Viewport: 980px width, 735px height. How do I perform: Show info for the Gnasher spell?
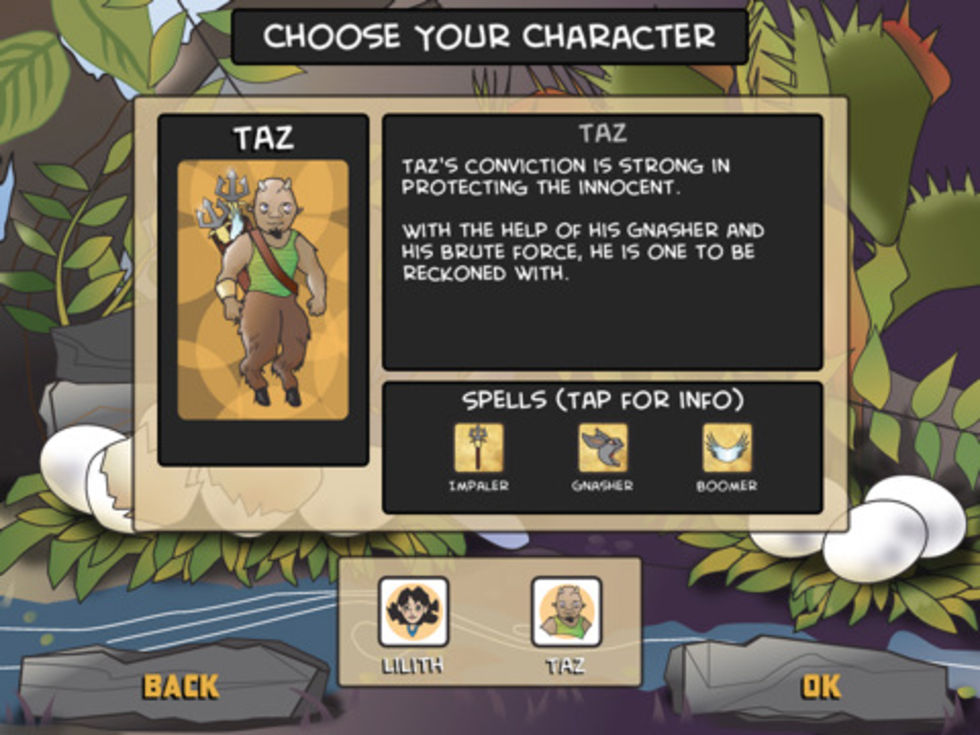(603, 448)
